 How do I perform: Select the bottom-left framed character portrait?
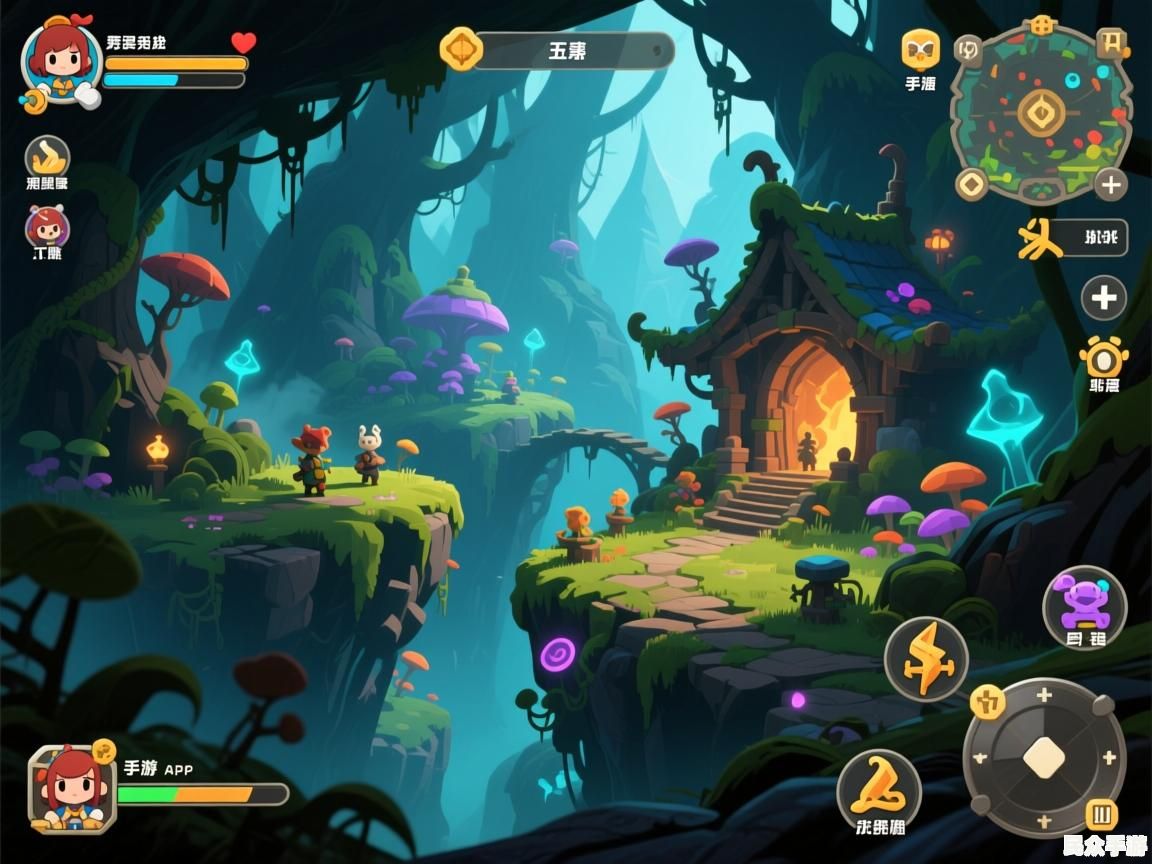pos(71,787)
